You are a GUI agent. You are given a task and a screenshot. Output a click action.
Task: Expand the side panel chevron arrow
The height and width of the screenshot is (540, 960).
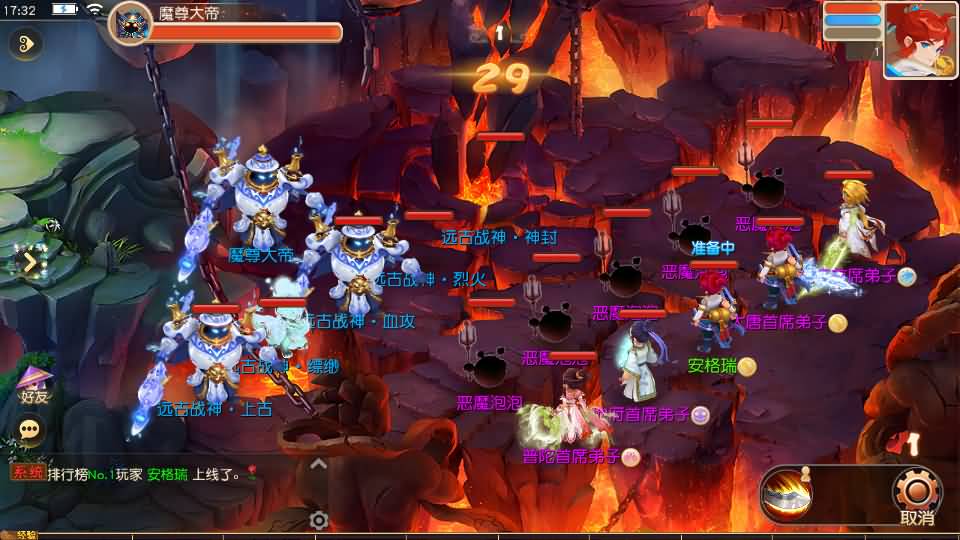(x=30, y=262)
